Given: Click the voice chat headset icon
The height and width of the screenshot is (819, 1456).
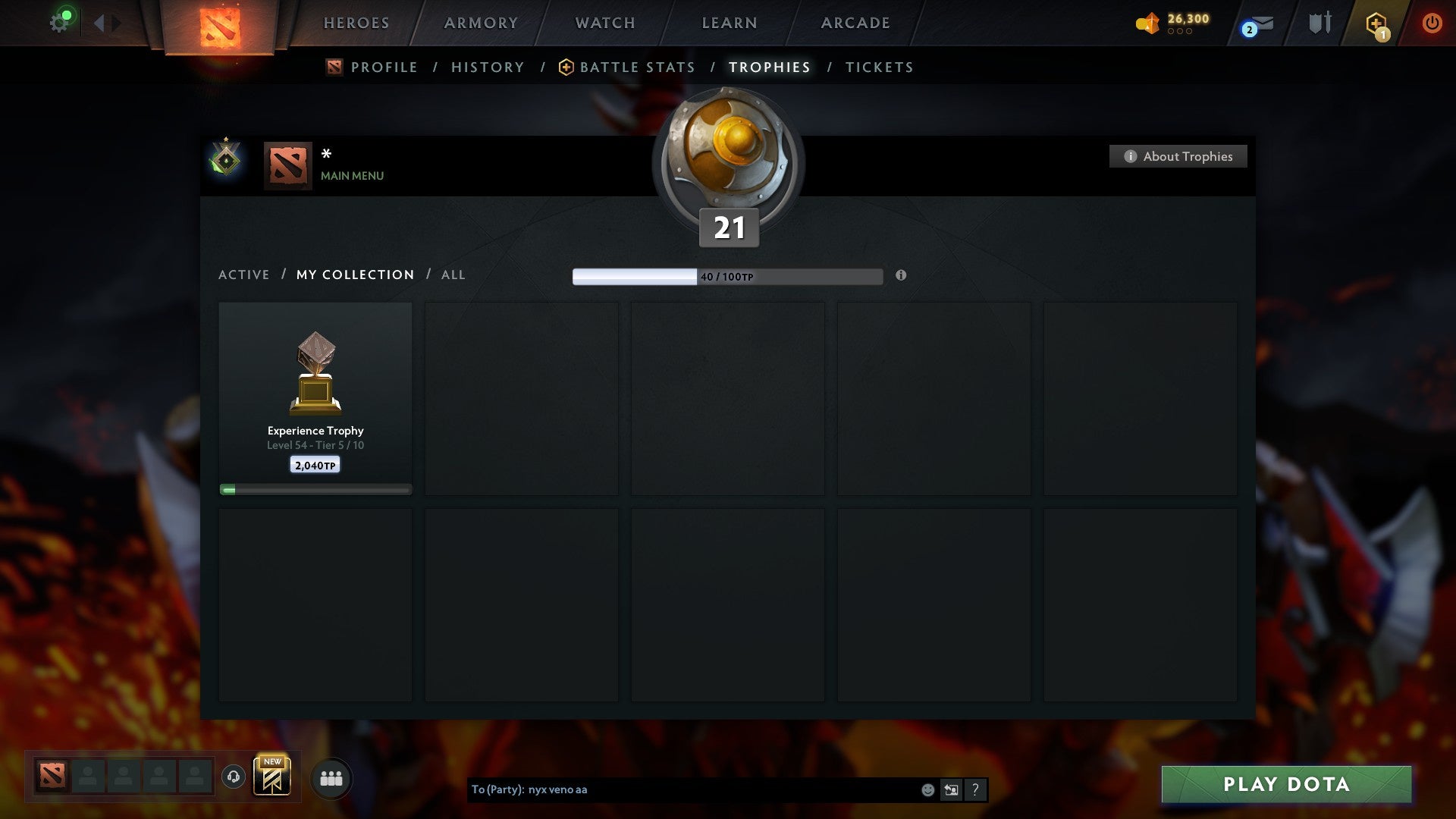Looking at the screenshot, I should point(234,776).
